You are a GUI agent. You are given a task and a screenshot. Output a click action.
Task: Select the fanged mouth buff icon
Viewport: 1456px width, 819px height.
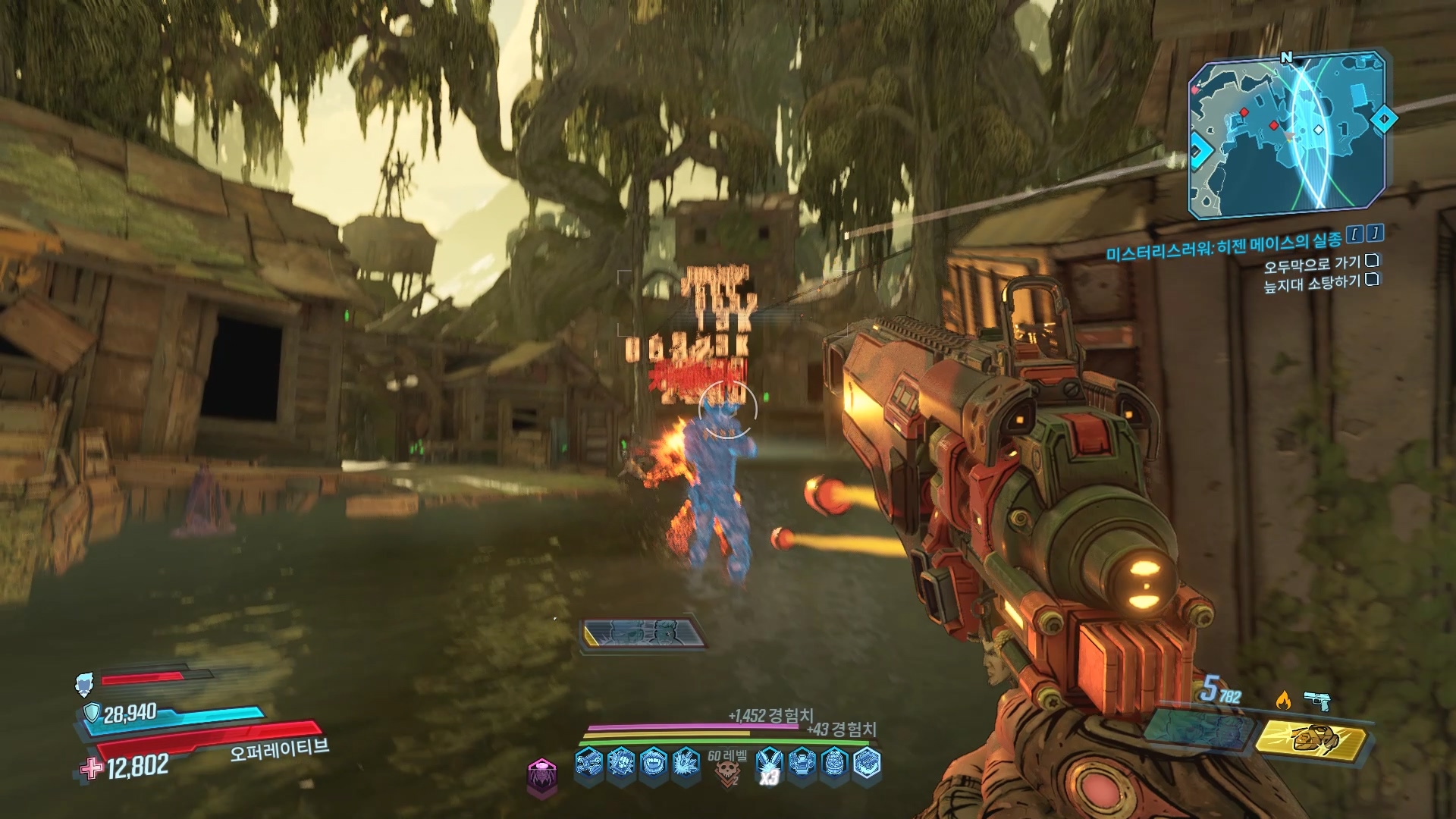point(653,763)
